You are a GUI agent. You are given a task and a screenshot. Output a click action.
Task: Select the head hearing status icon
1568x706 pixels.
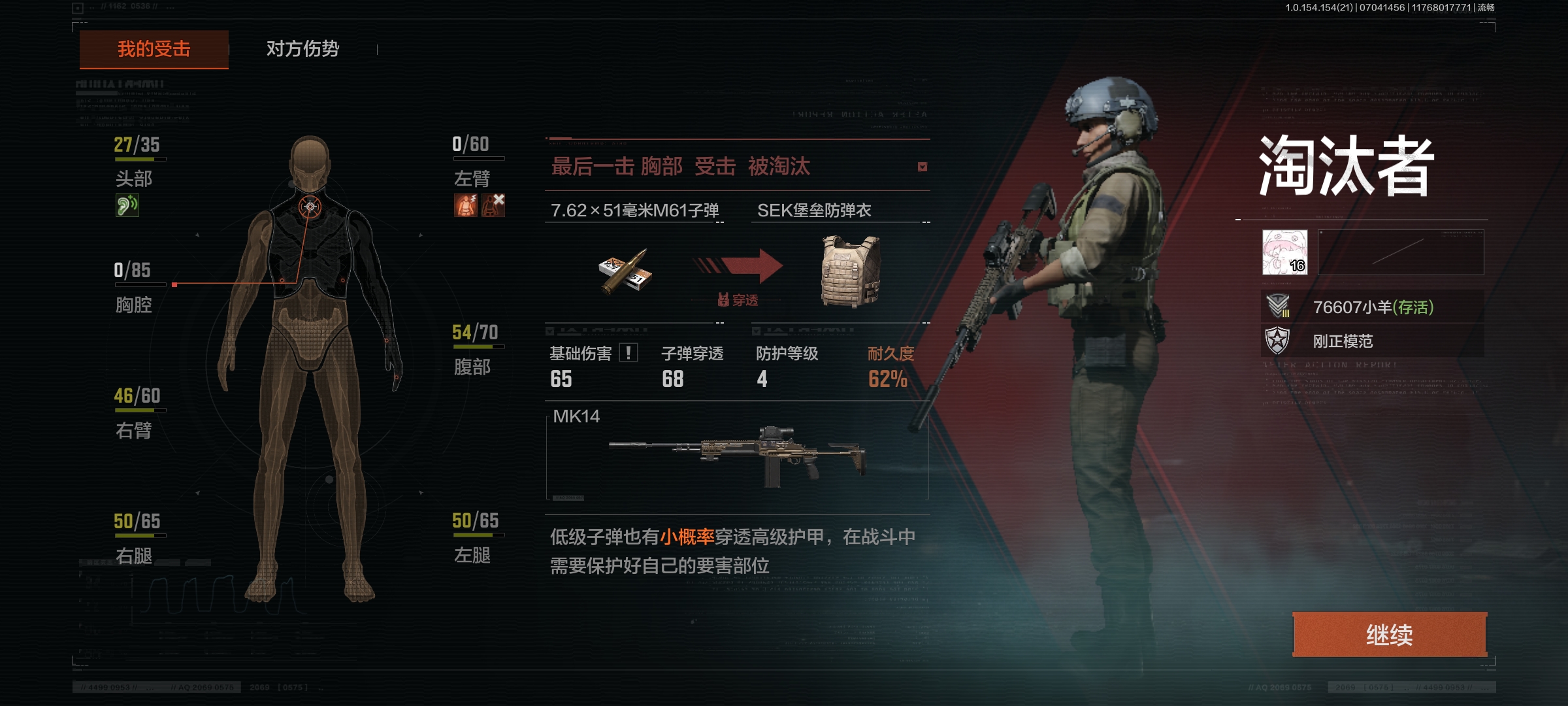(127, 205)
